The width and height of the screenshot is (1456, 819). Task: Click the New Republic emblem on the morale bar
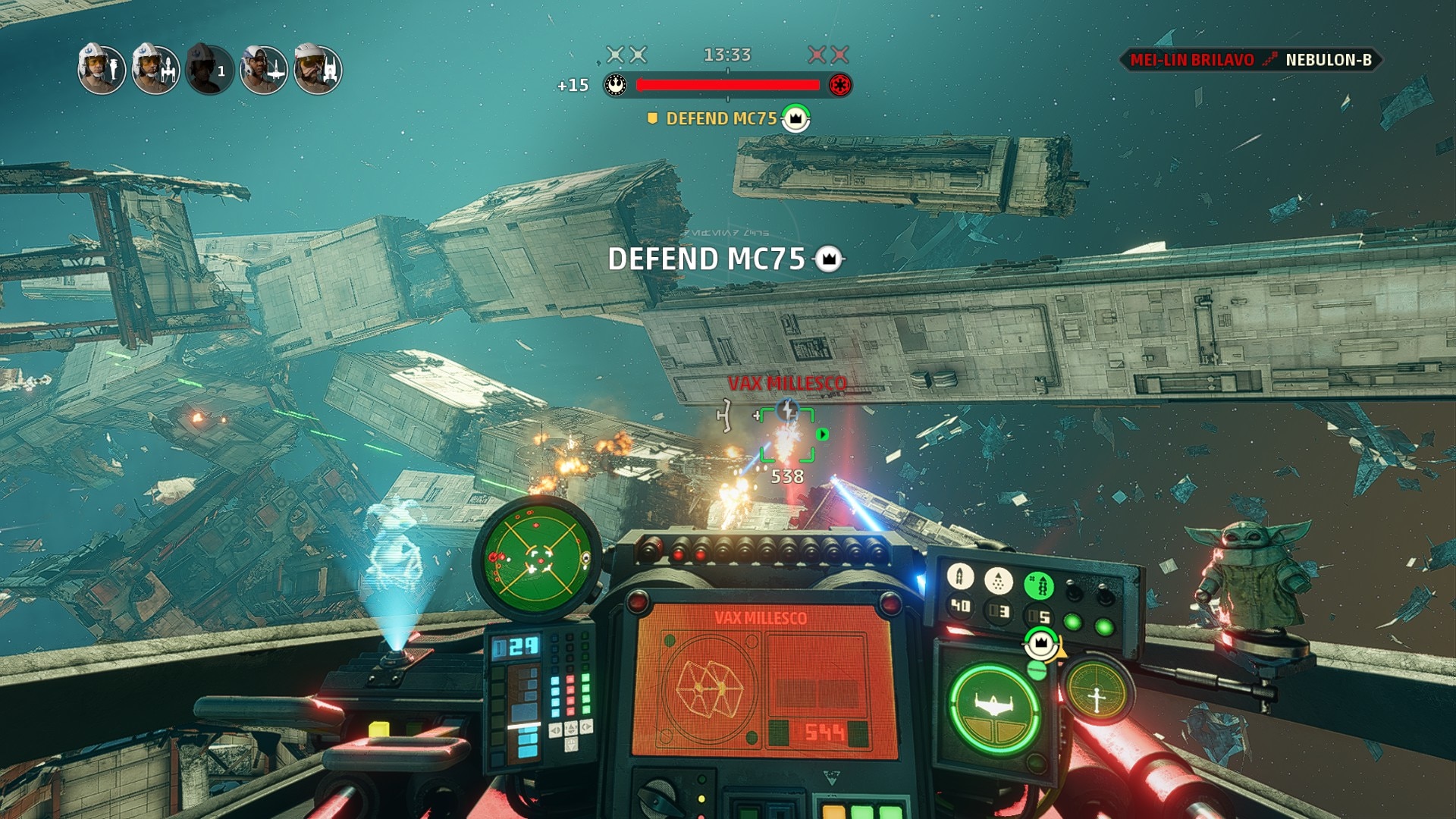[x=616, y=85]
